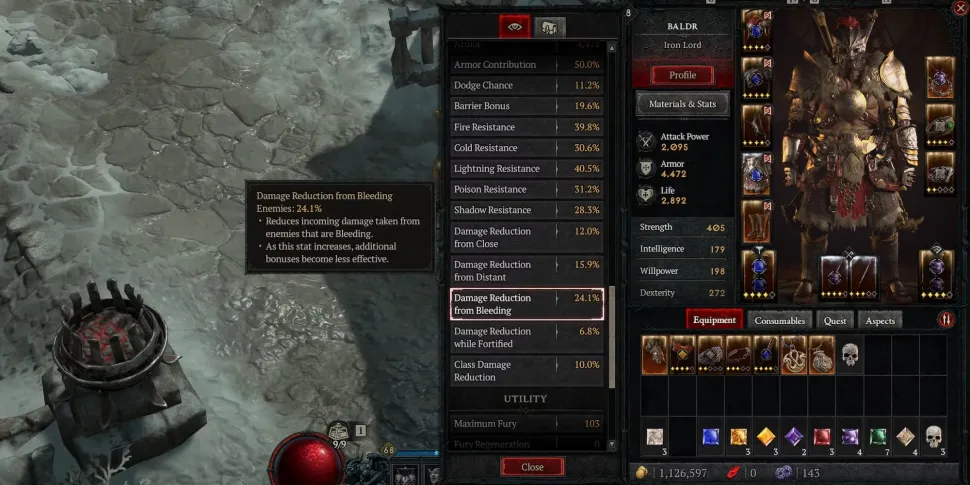Screen dimensions: 970x485
Task: Select the Fire Resistance stat row
Action: (527, 127)
